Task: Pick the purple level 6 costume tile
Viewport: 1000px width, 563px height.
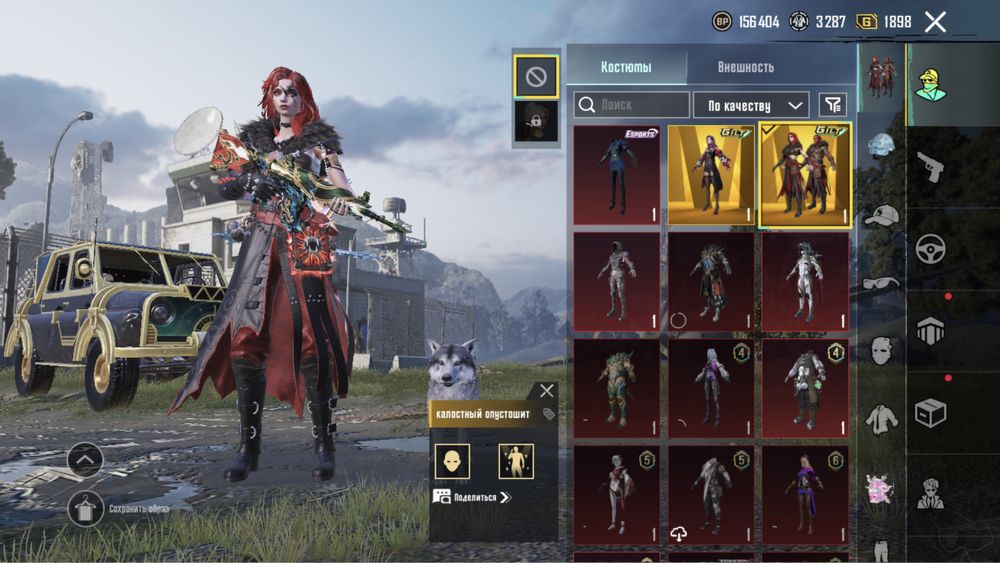Action: coord(805,495)
